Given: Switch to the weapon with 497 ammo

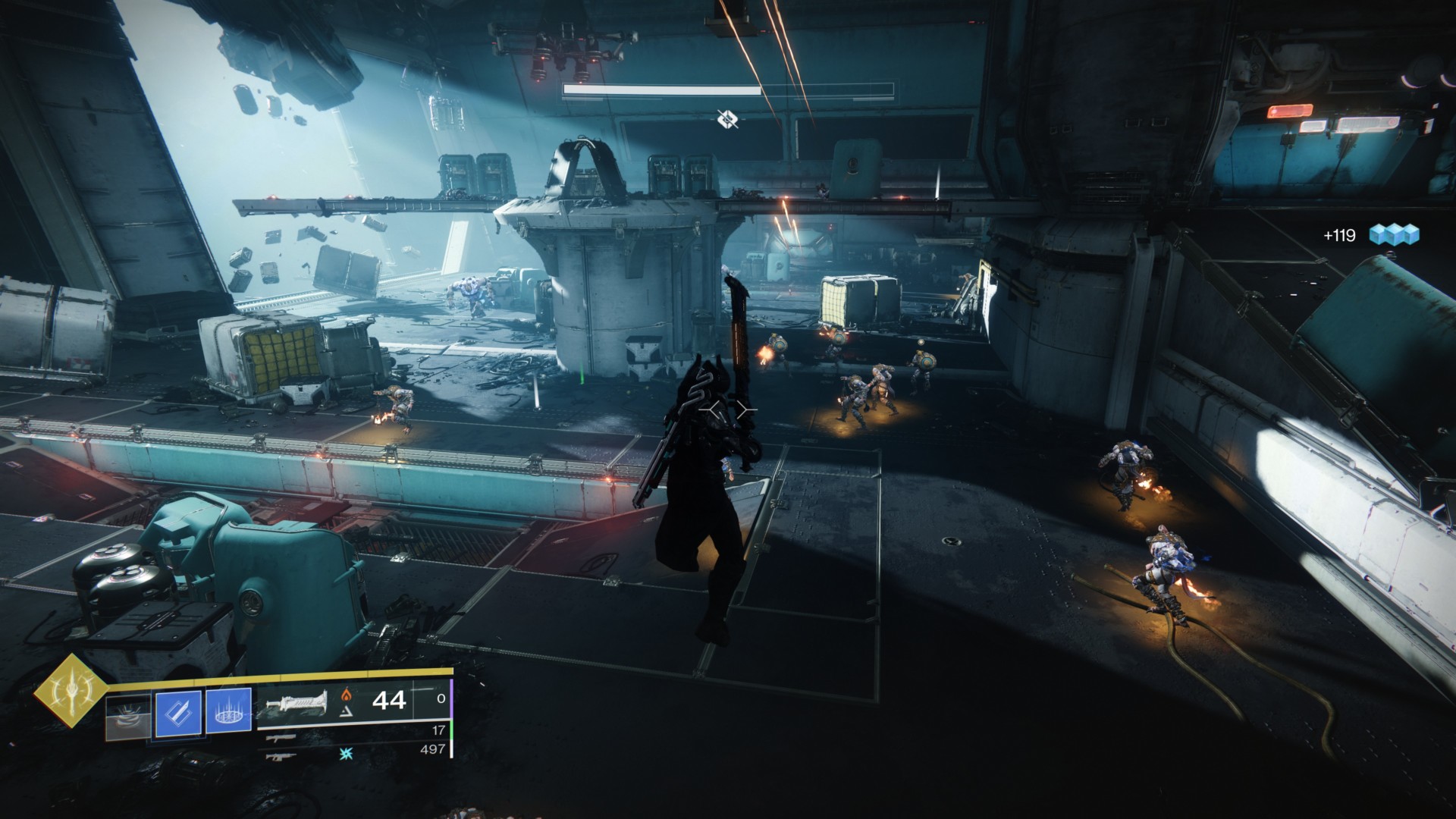Looking at the screenshot, I should 281,756.
